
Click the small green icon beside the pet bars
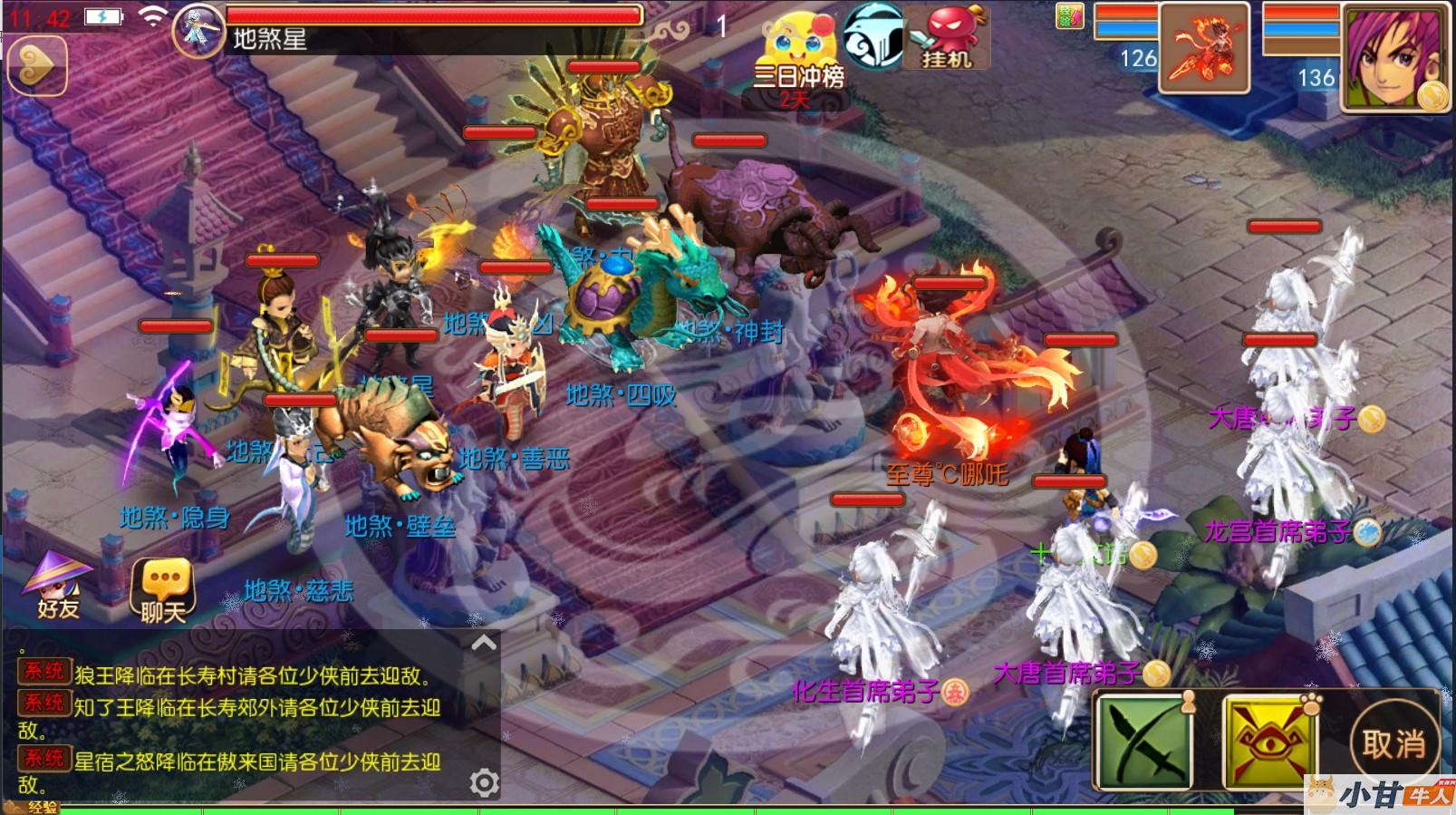click(x=1069, y=15)
